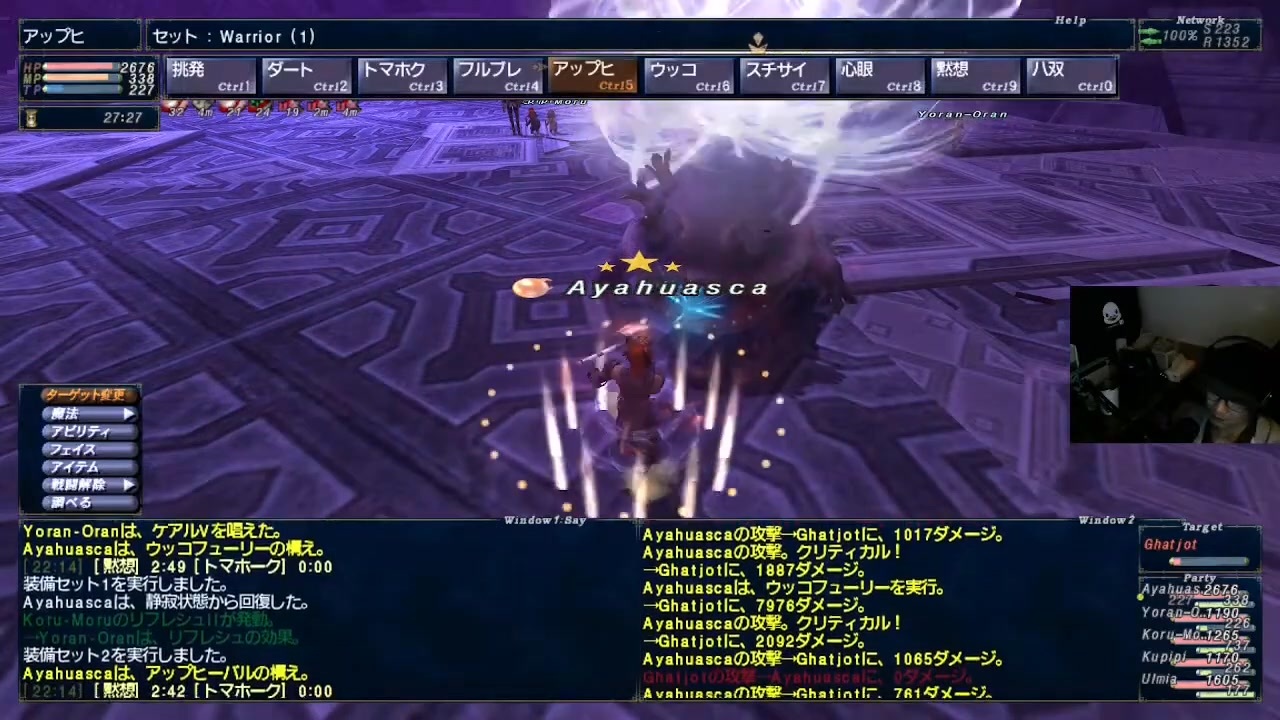Click the alarm clock icon beside the 27:27 timer
Image resolution: width=1280 pixels, height=720 pixels.
(31, 117)
